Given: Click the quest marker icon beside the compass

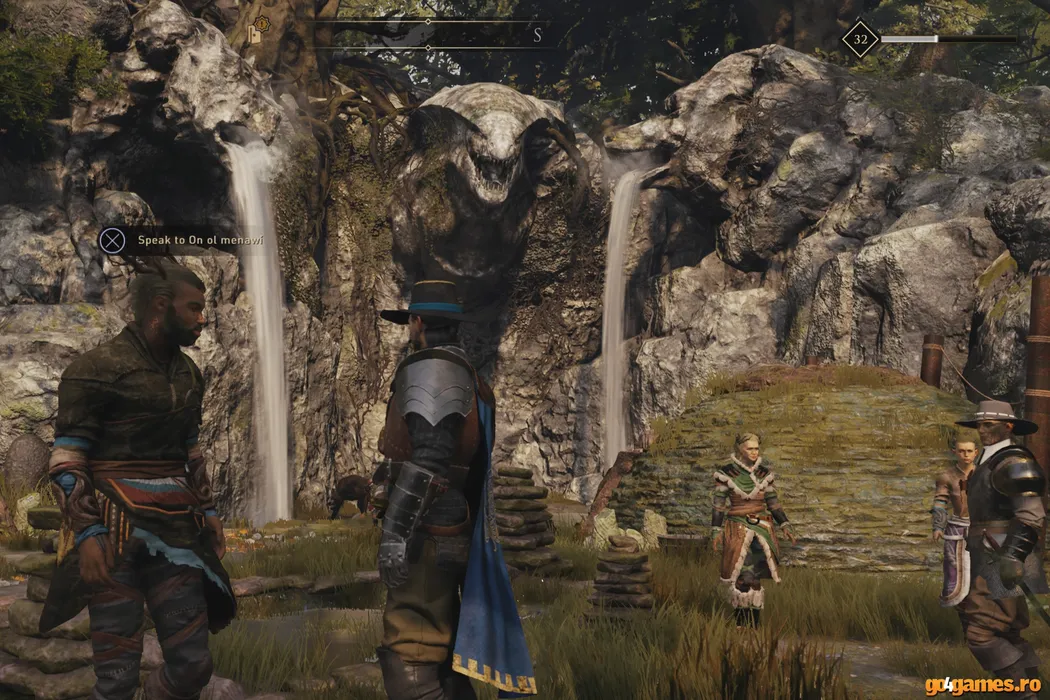Looking at the screenshot, I should (259, 32).
